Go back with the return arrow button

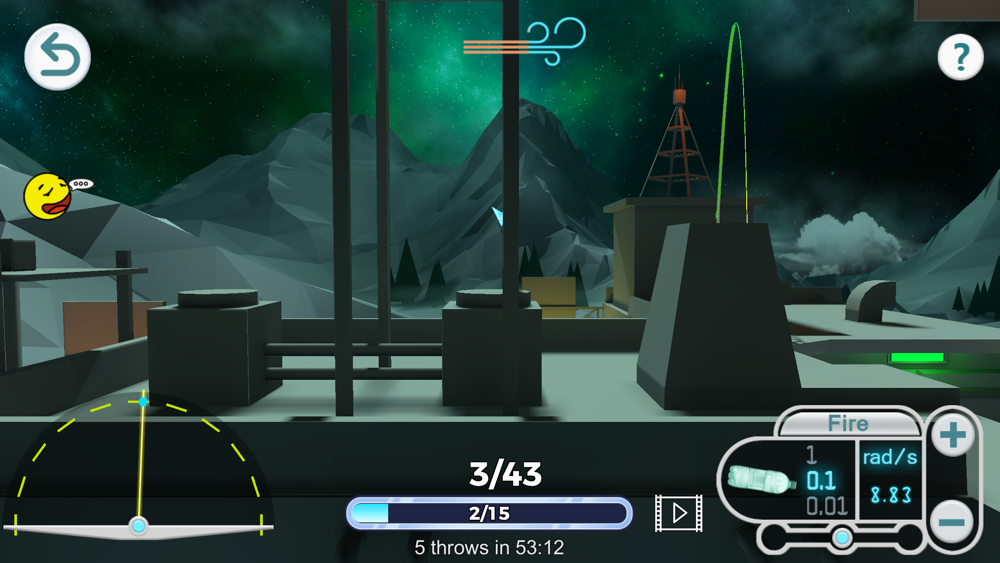(x=58, y=56)
